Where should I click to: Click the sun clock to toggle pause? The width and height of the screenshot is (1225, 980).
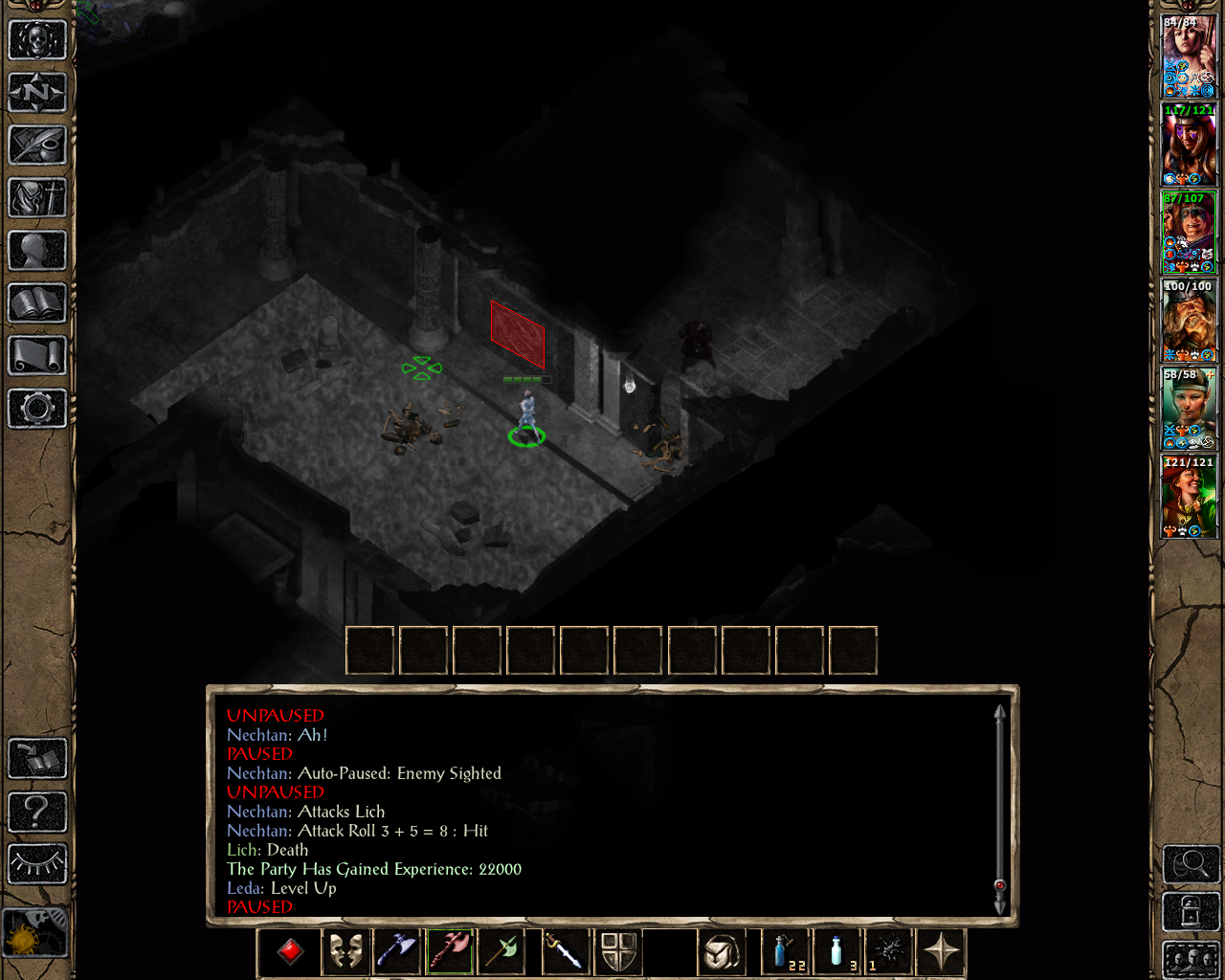[x=35, y=933]
